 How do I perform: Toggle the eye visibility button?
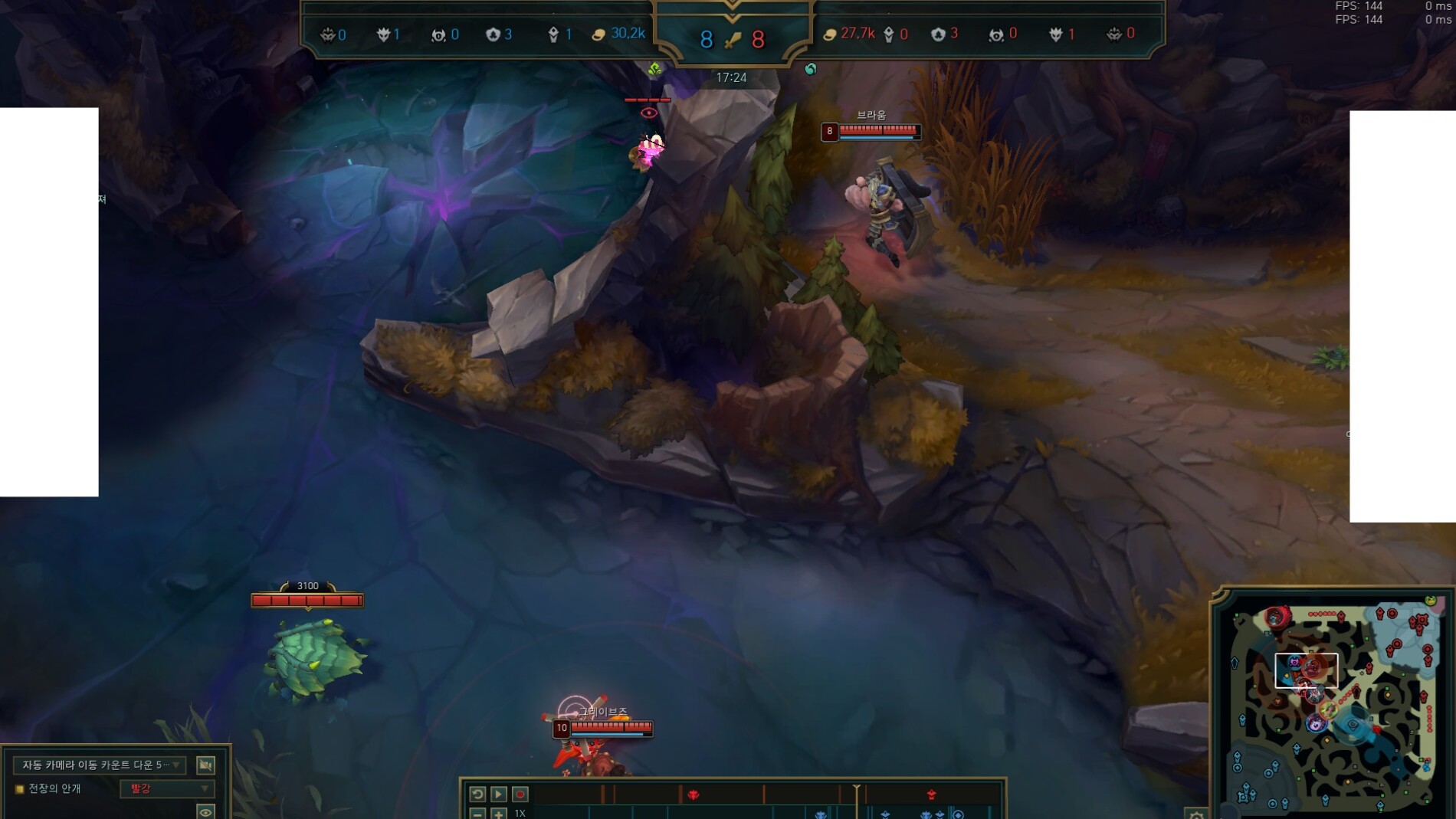[205, 811]
